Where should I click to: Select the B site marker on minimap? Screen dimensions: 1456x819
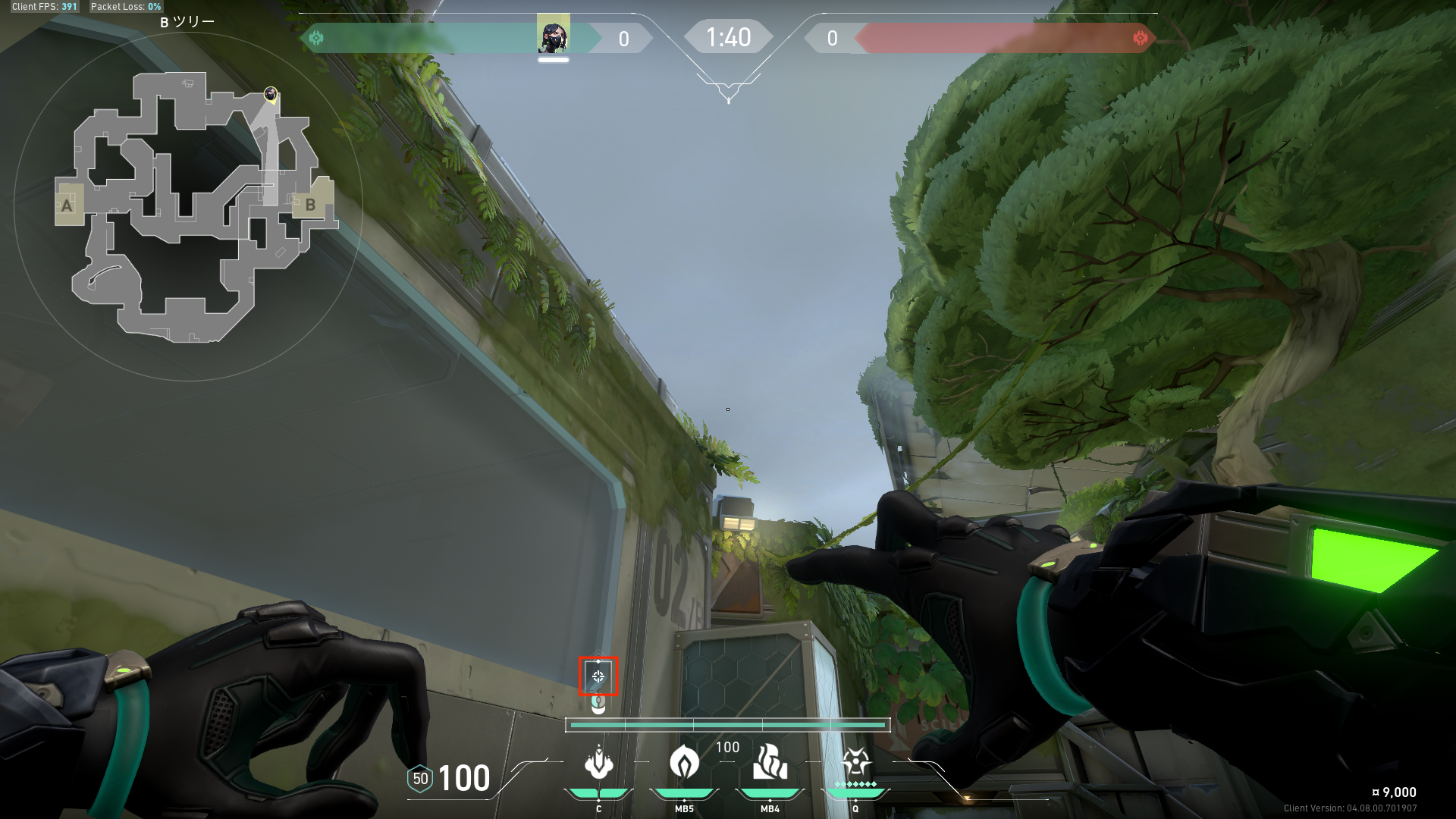(310, 204)
